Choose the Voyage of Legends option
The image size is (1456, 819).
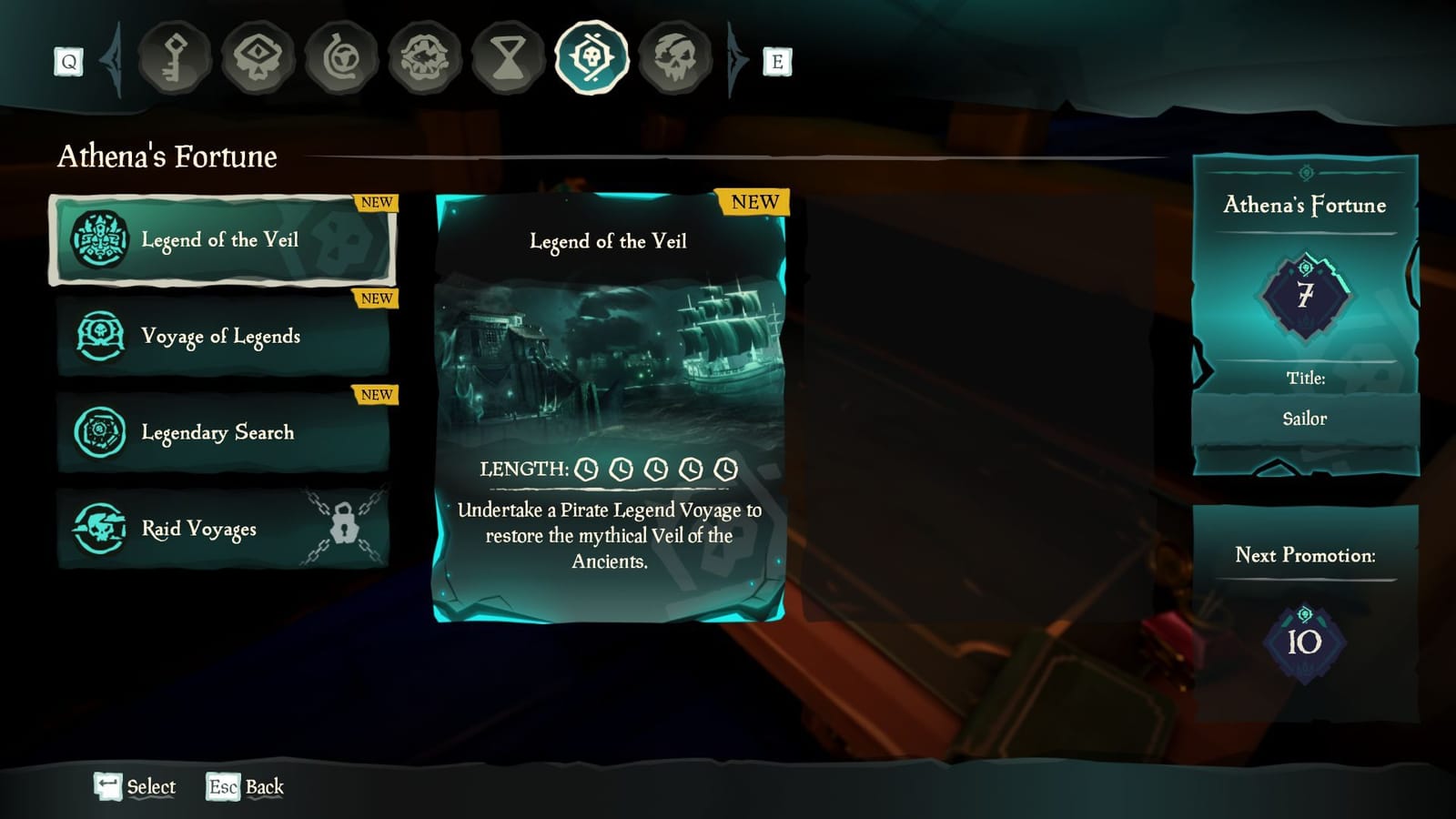[x=221, y=337]
